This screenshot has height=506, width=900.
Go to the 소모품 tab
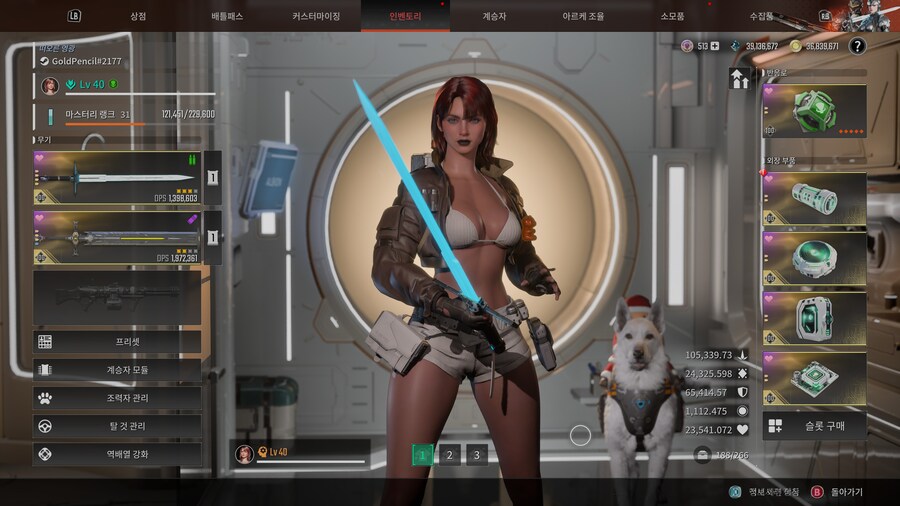[x=672, y=16]
